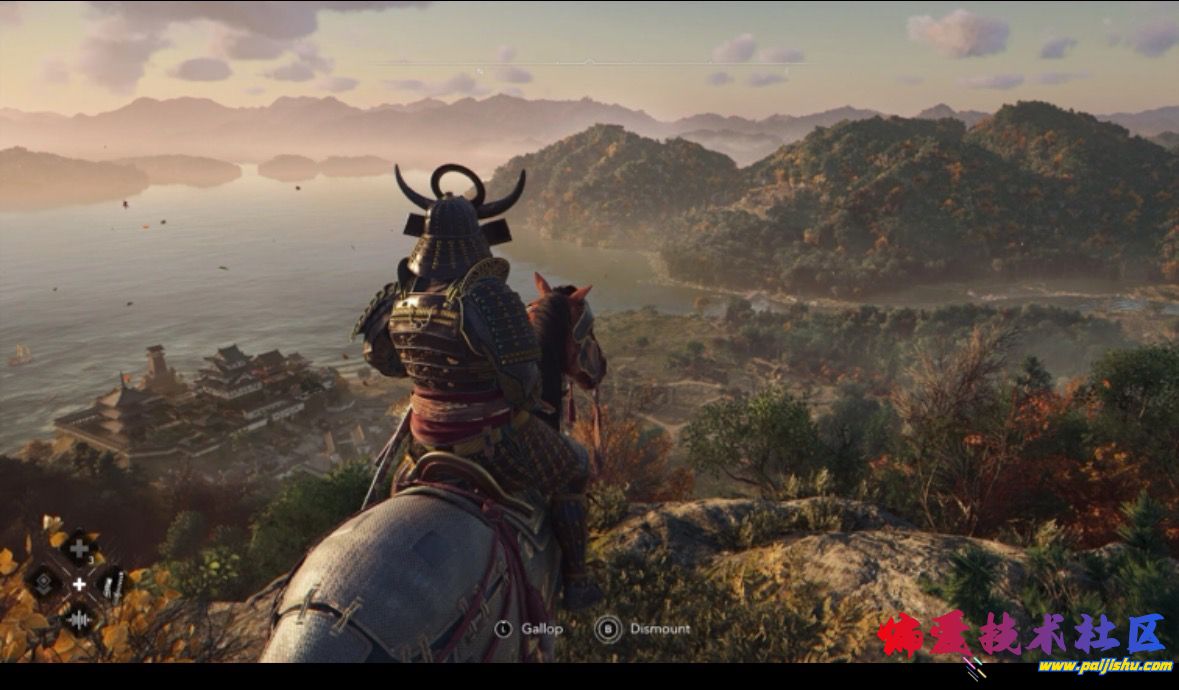This screenshot has width=1179, height=690.
Task: Choose the stacked diamond tool icon
Action: (44, 583)
